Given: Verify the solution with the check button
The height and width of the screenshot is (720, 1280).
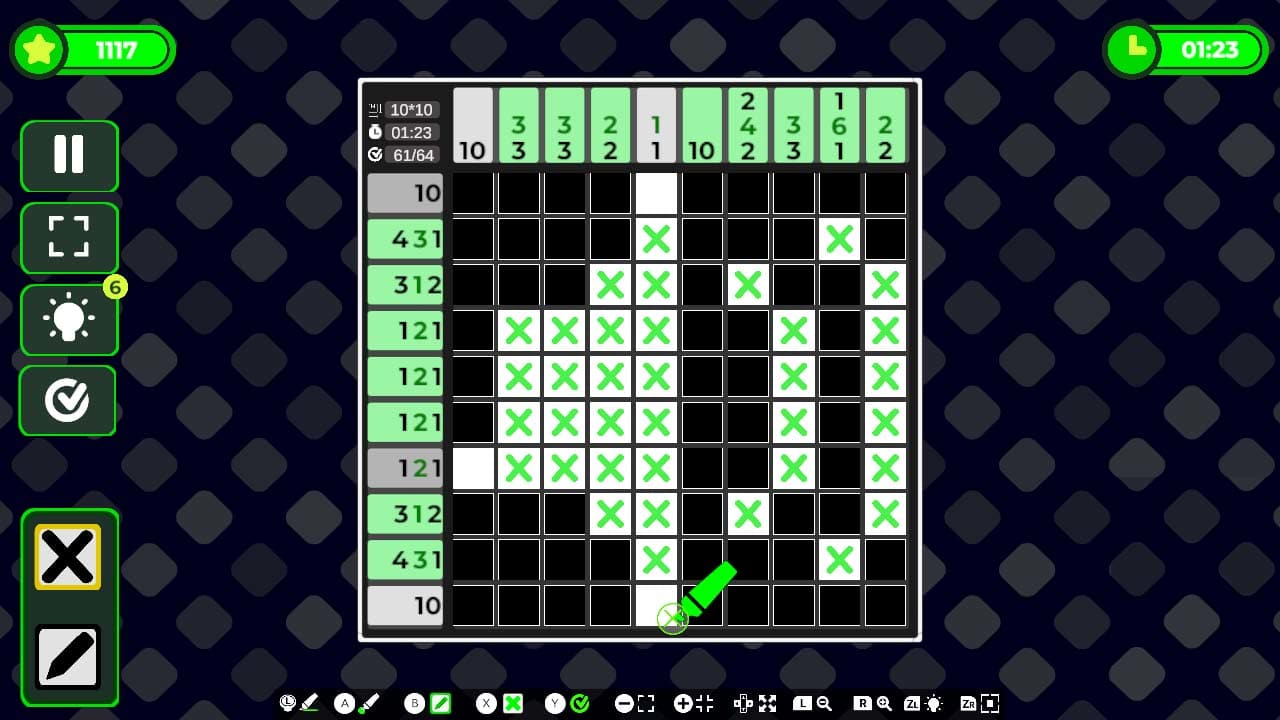Looking at the screenshot, I should click(68, 401).
